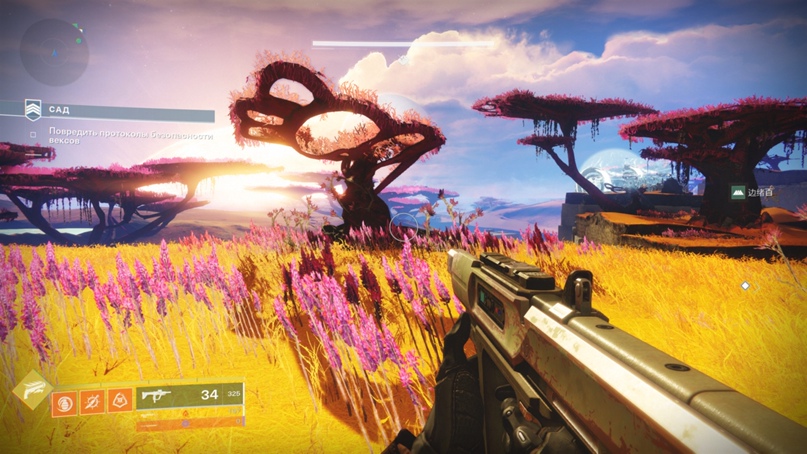Activate the golden Super ability diamond
This screenshot has width=807, height=454.
tap(32, 390)
